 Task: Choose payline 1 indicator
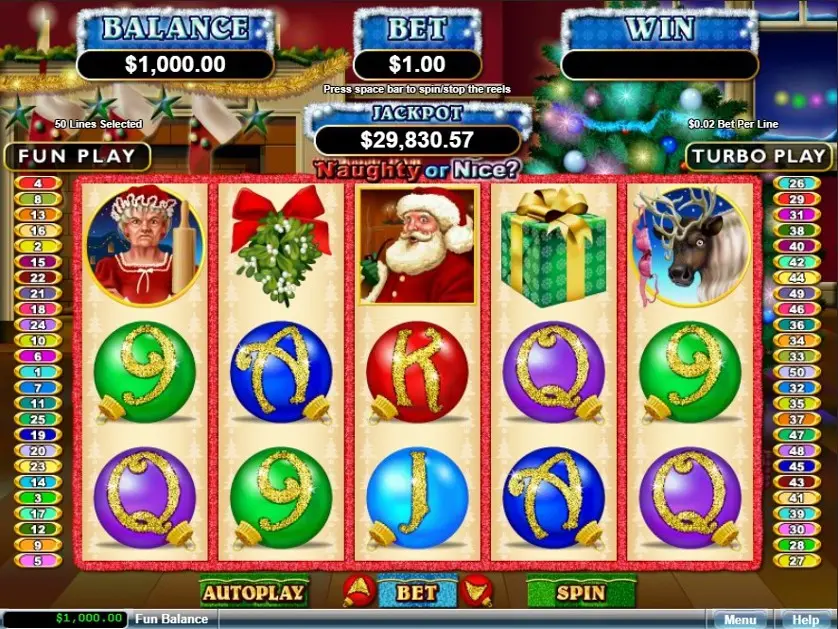38,372
